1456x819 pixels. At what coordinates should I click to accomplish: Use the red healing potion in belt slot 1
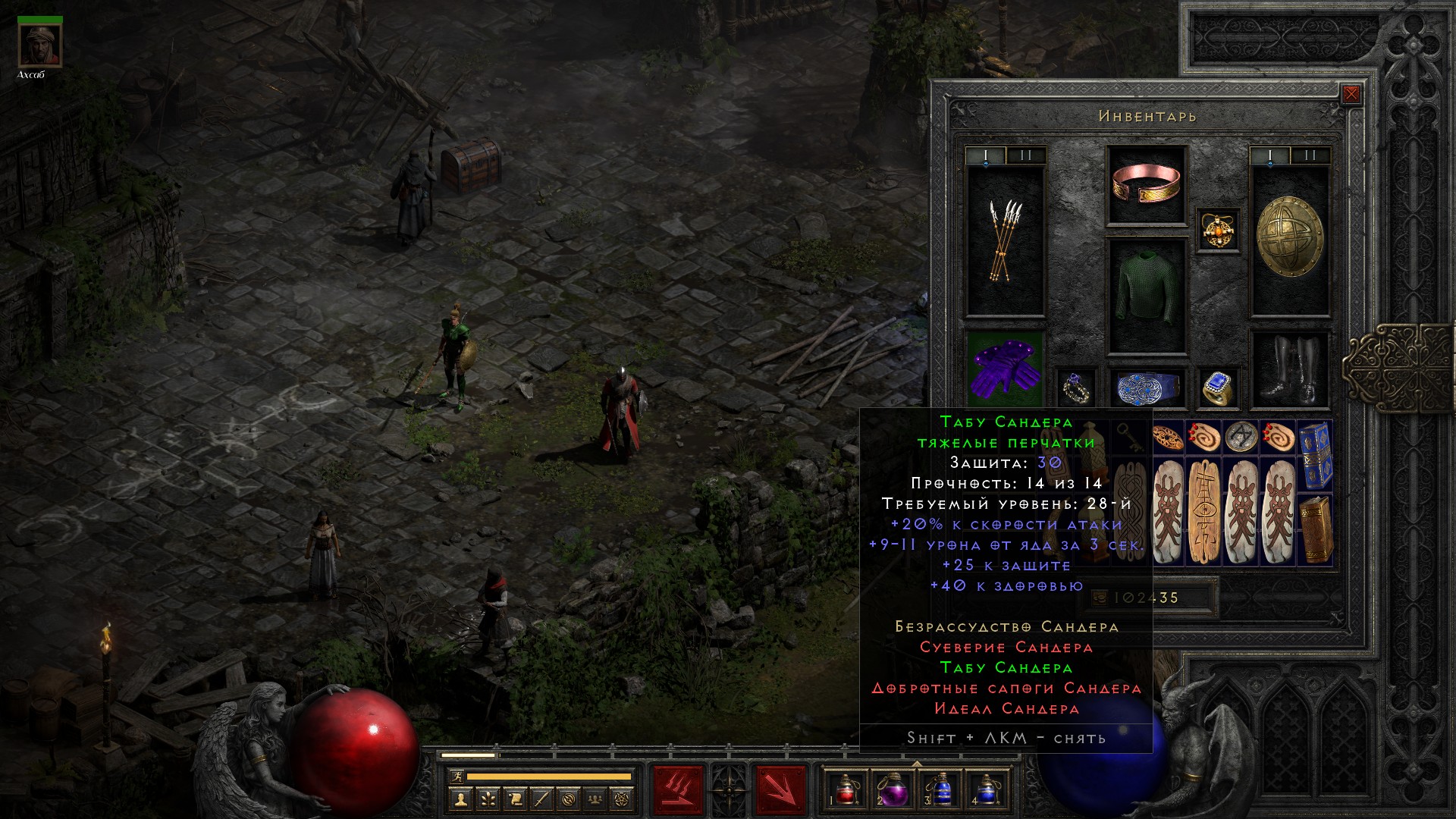click(x=845, y=788)
